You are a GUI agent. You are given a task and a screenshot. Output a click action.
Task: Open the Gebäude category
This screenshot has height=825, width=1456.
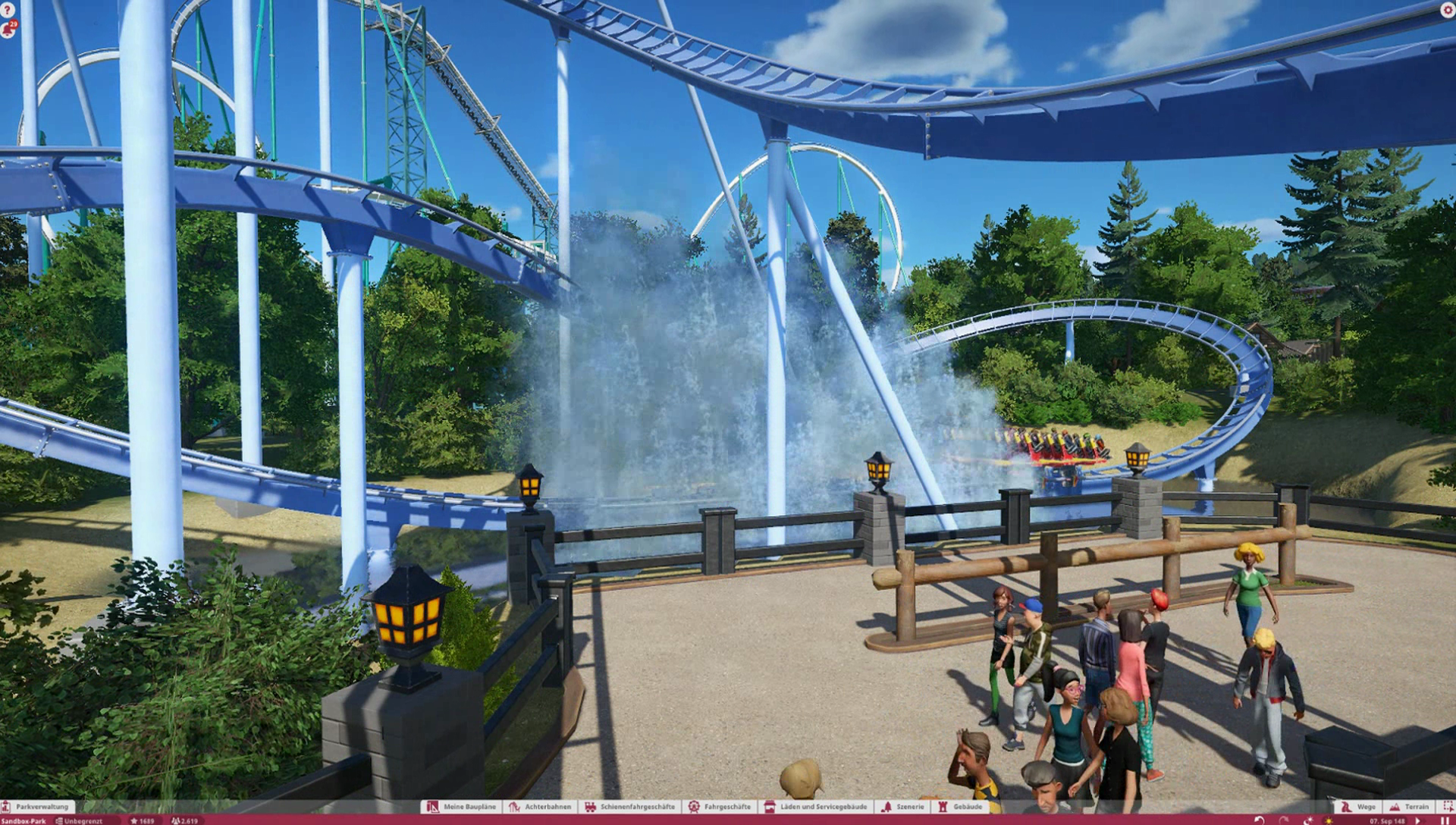960,807
